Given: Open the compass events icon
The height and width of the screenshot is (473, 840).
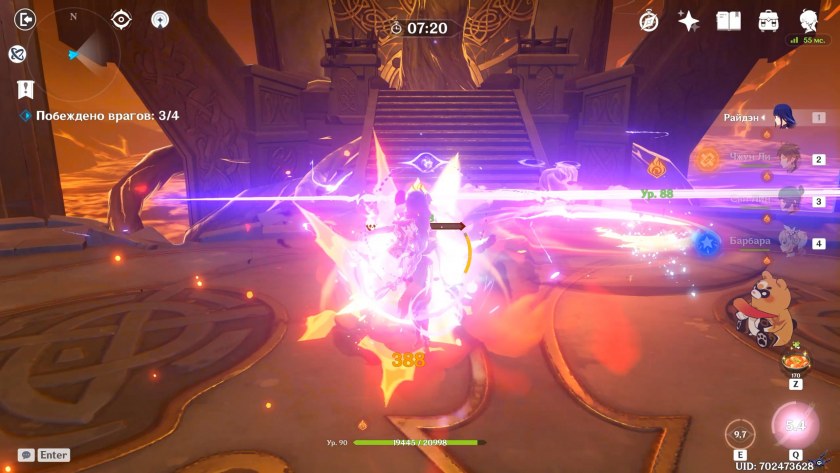Looking at the screenshot, I should pyautogui.click(x=649, y=21).
